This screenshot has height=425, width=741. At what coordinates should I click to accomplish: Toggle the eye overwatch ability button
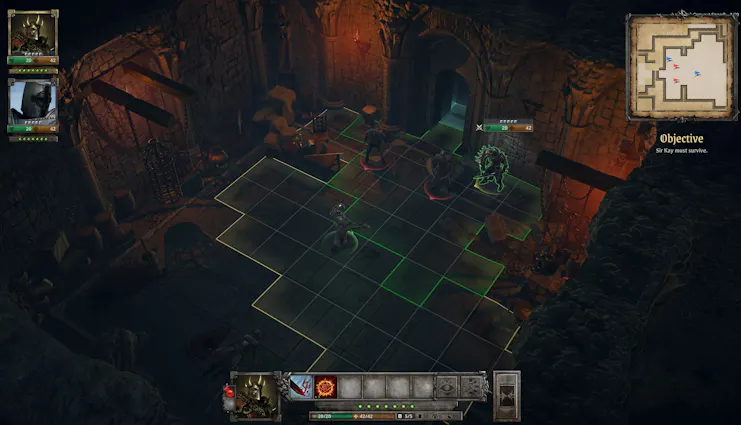447,386
